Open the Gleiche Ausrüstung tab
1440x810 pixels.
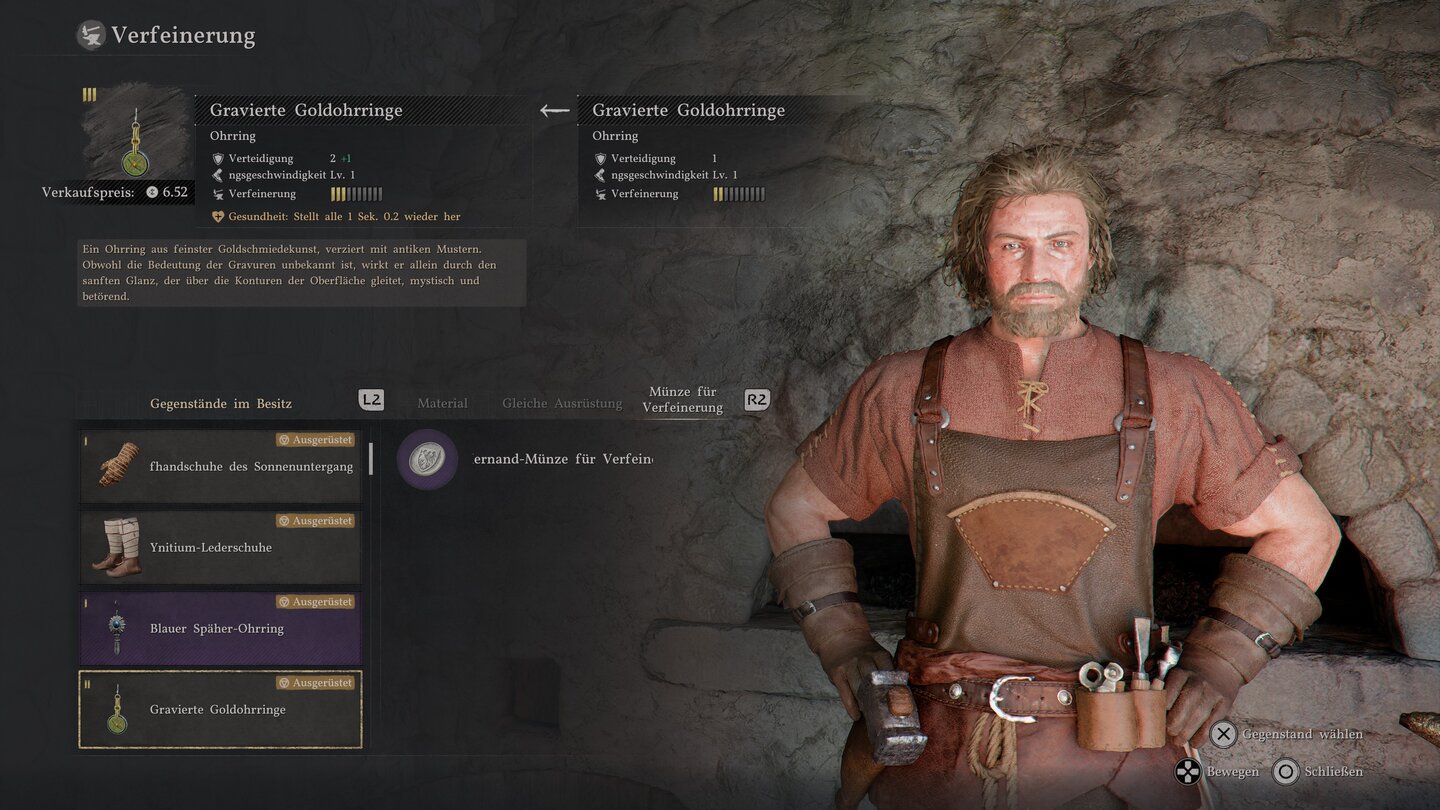(x=562, y=403)
